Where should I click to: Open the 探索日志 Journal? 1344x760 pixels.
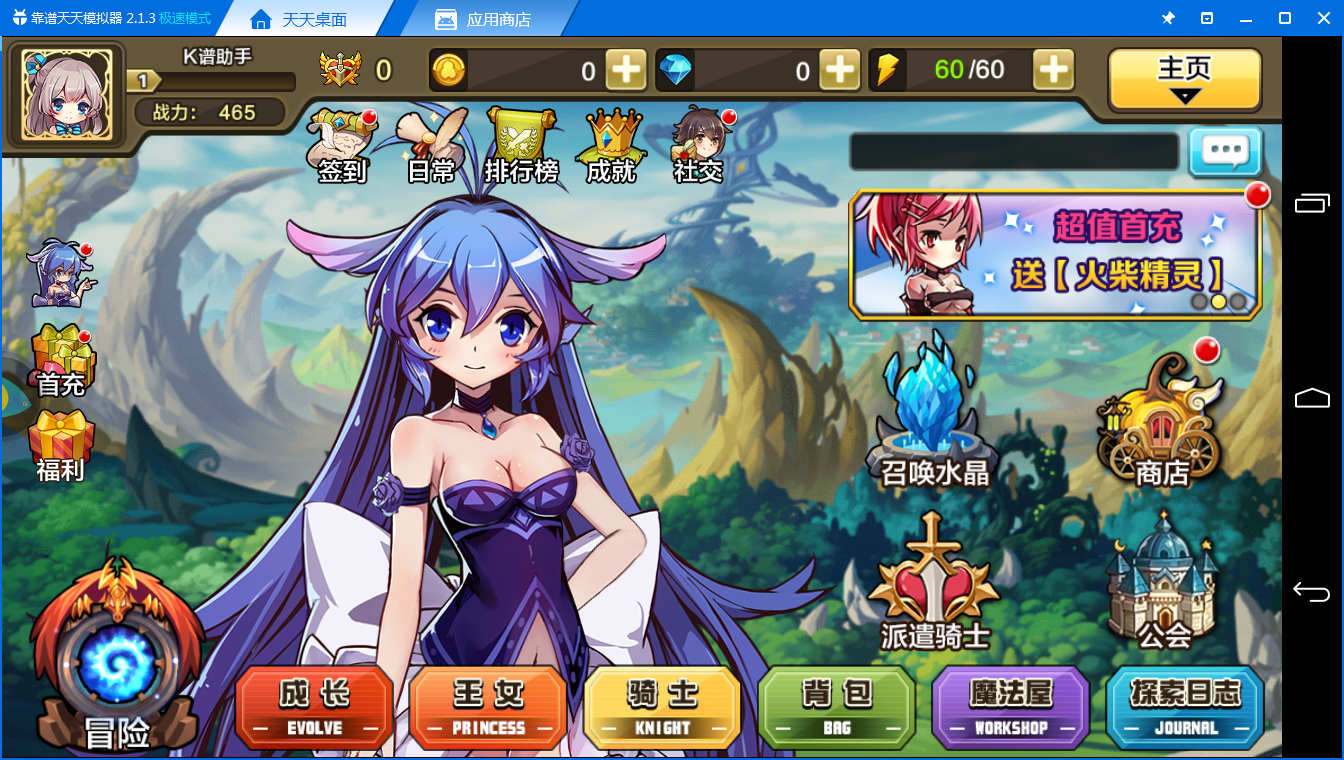pyautogui.click(x=1185, y=706)
